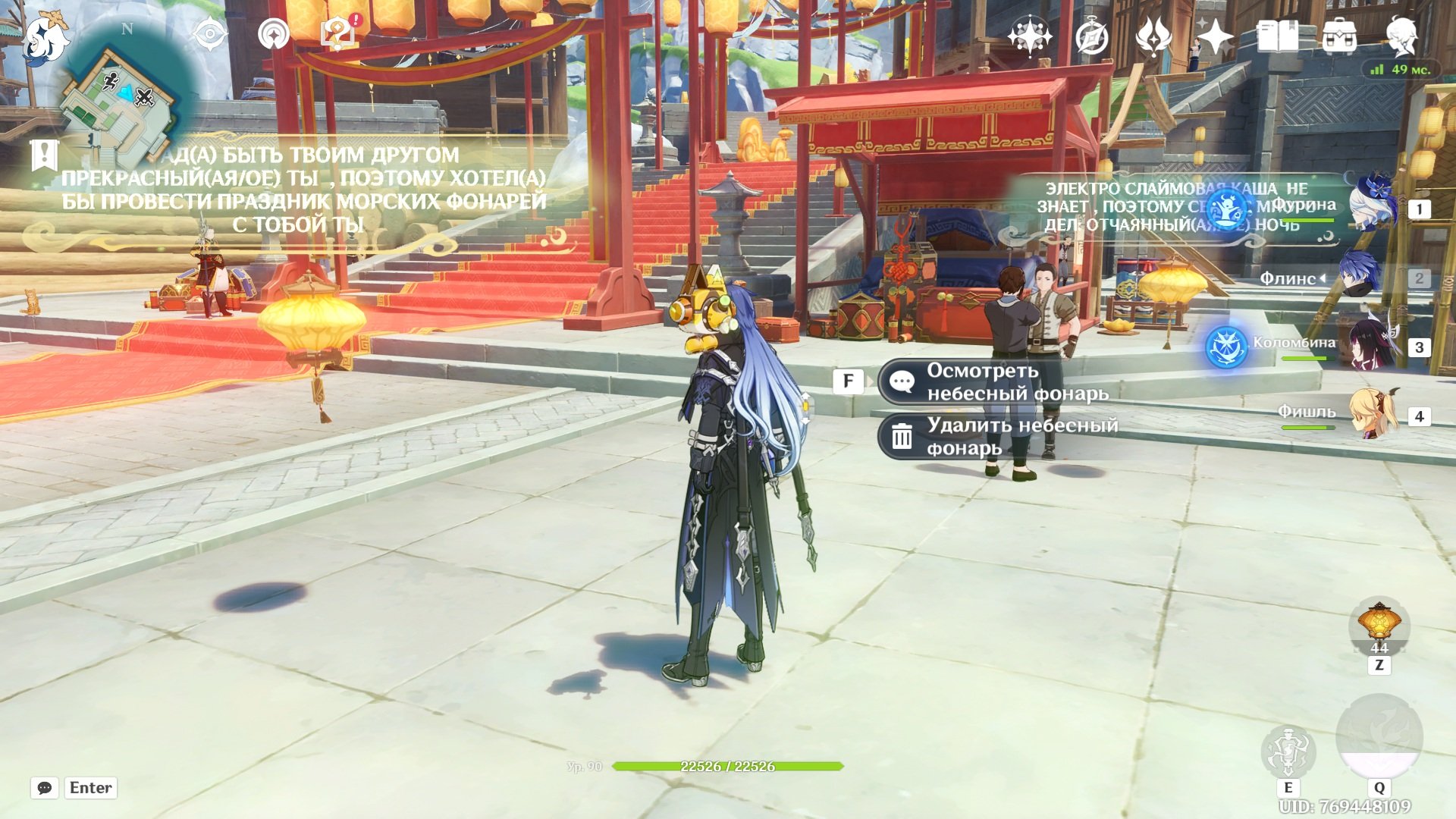The image size is (1456, 819).
Task: Open the quest banner icon with exclamation mark
Action: coord(44,155)
